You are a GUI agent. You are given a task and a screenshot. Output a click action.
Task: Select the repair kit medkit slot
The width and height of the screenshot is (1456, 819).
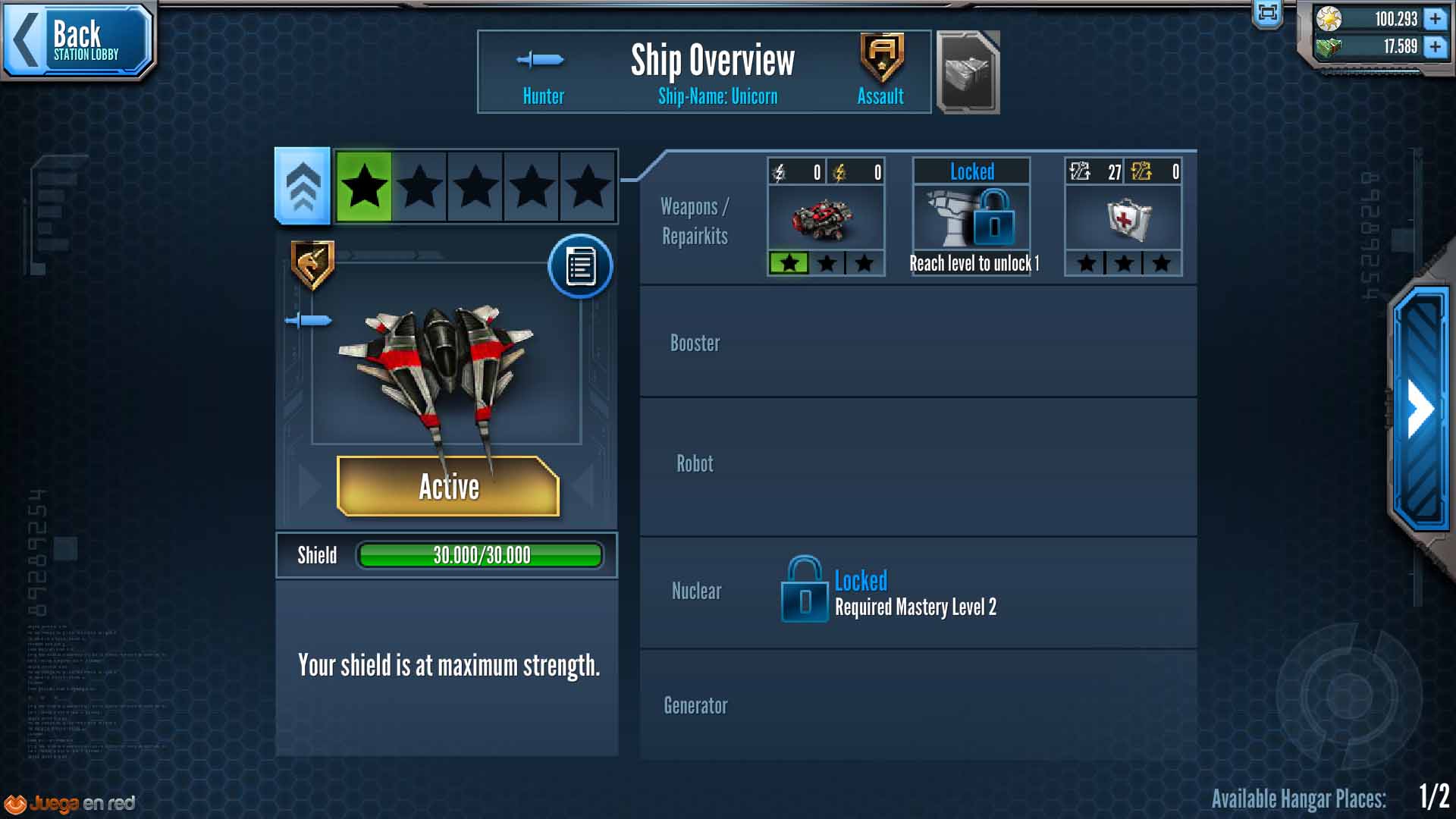tap(1123, 218)
